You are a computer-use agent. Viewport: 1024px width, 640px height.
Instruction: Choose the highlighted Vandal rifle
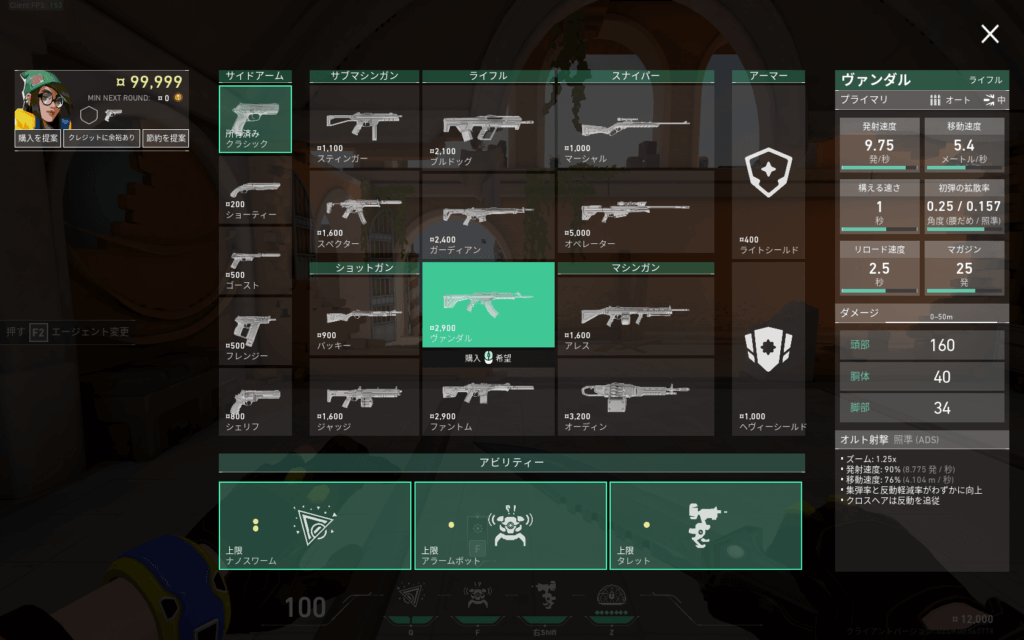[x=488, y=304]
